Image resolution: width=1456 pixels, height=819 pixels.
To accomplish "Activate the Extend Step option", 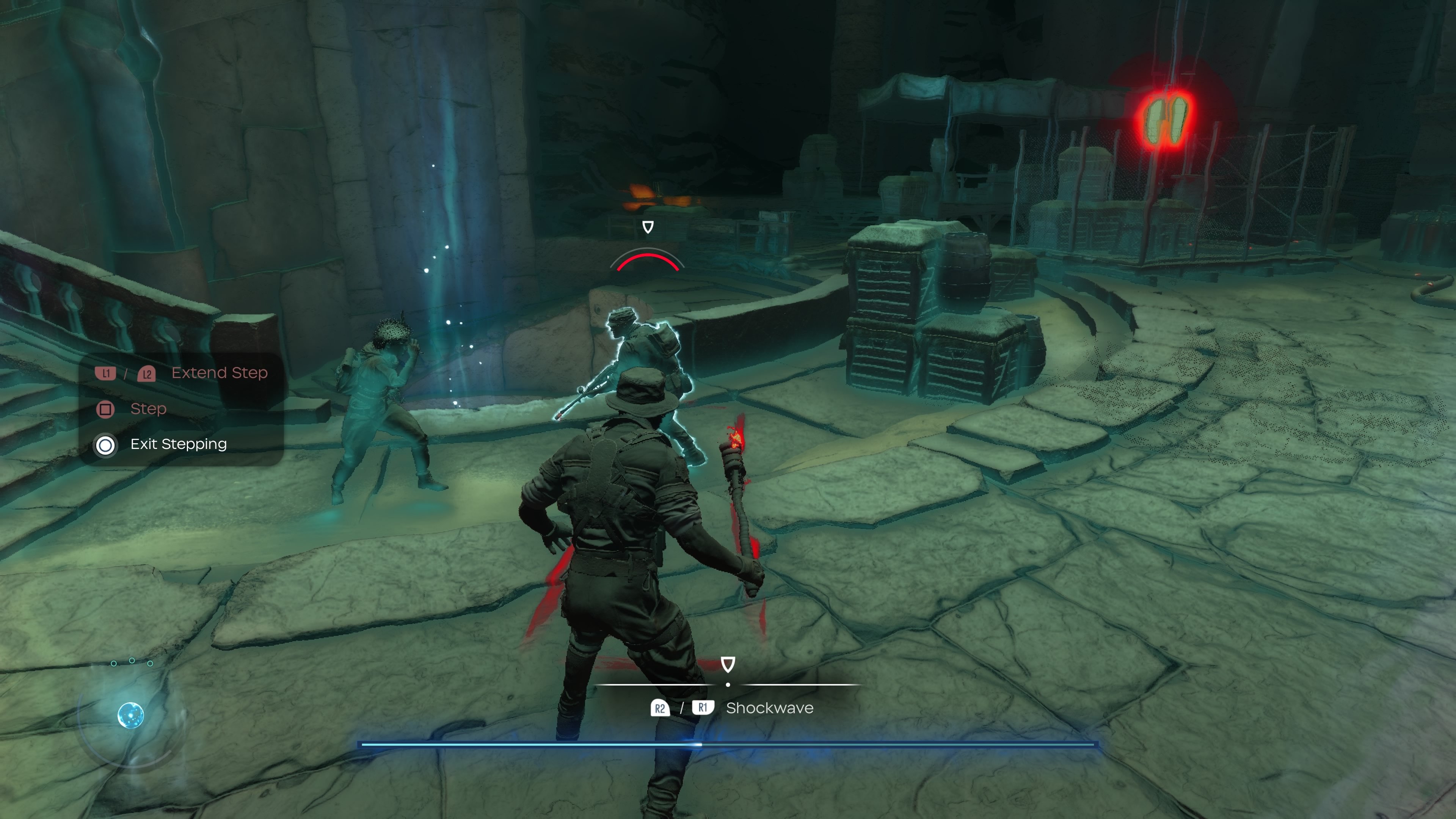I will 219,373.
